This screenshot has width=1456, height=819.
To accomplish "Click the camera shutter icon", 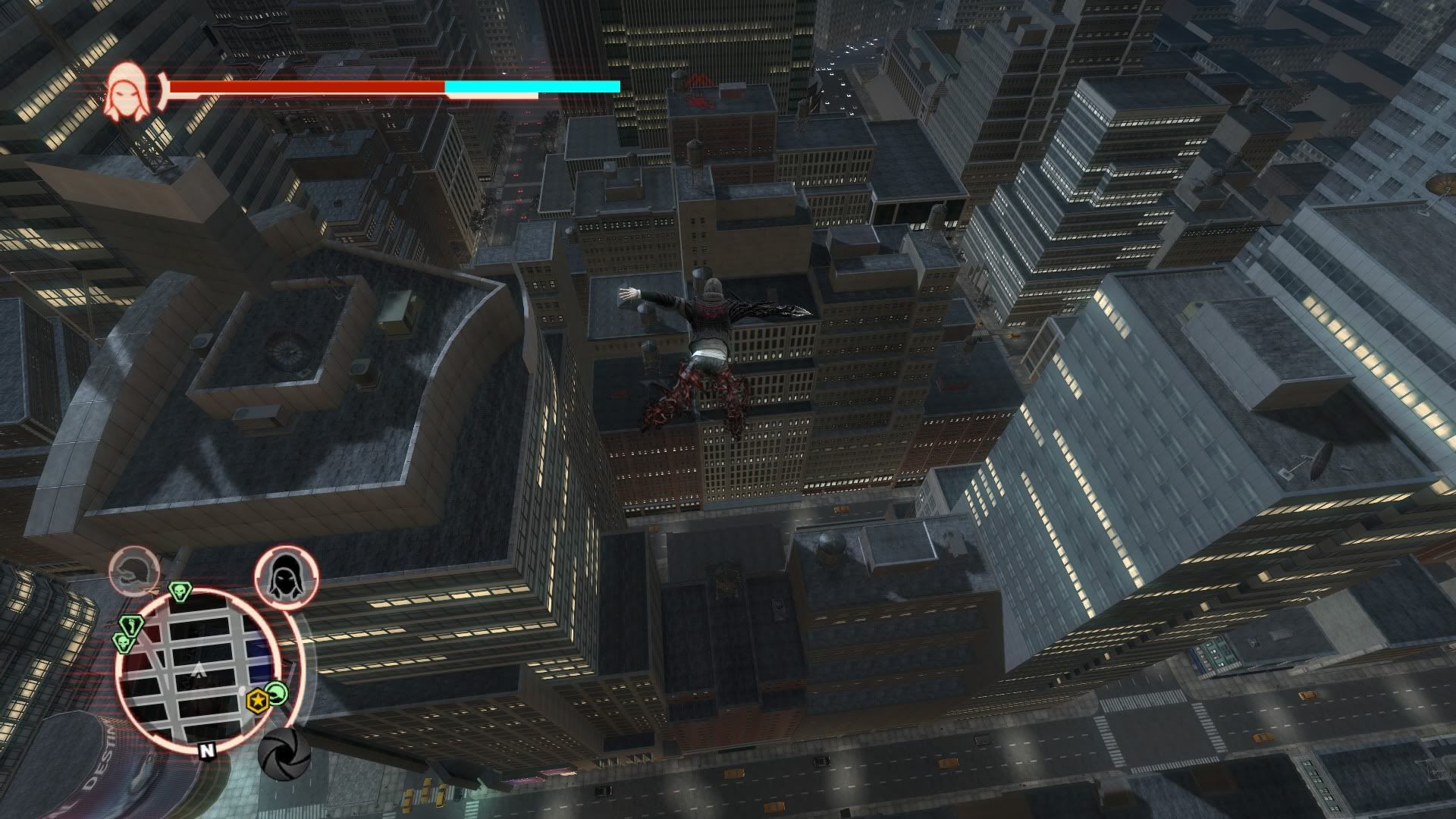I will pyautogui.click(x=284, y=753).
